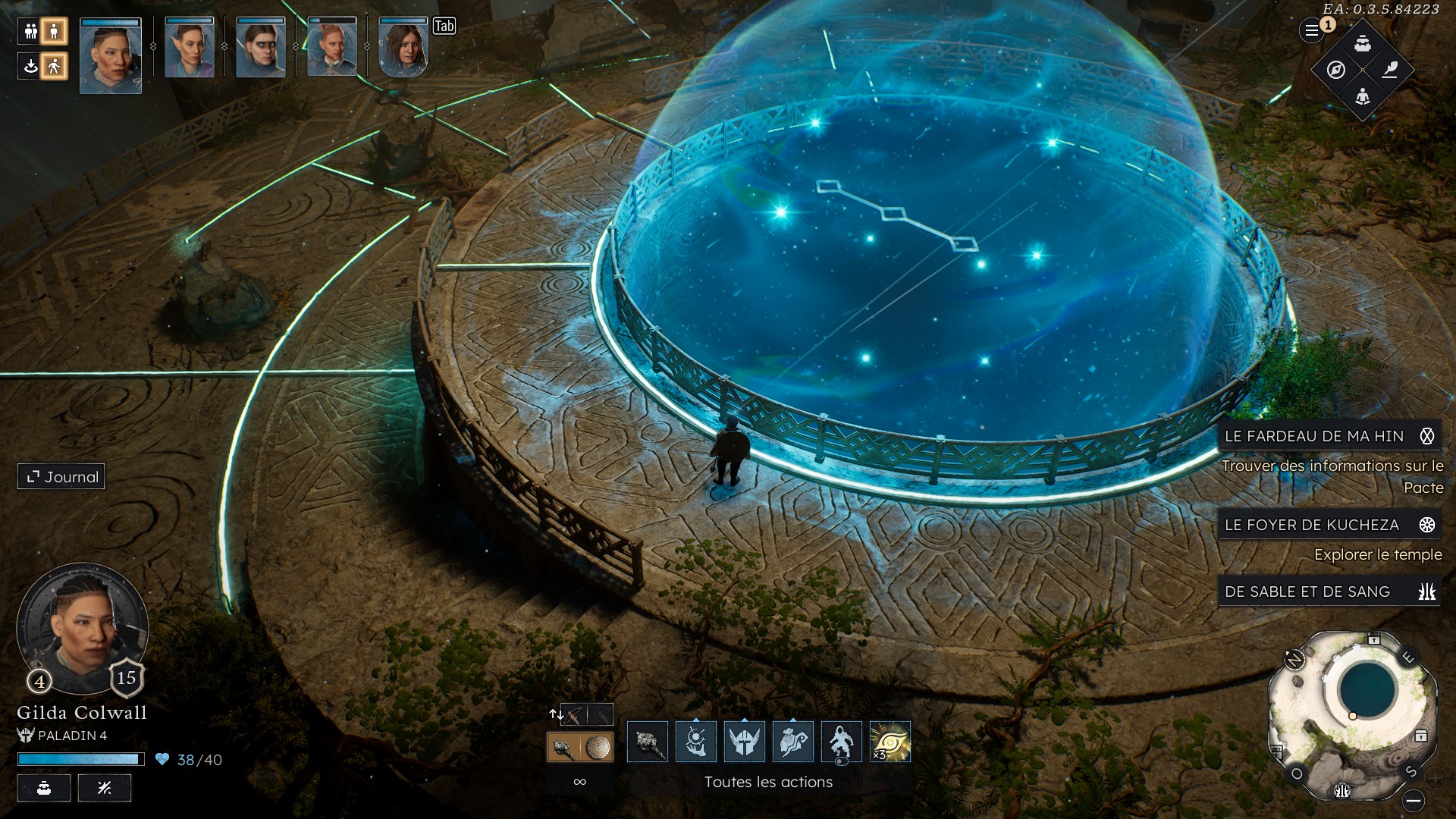
Task: Toggle the stealth crouch action
Action: 842,742
